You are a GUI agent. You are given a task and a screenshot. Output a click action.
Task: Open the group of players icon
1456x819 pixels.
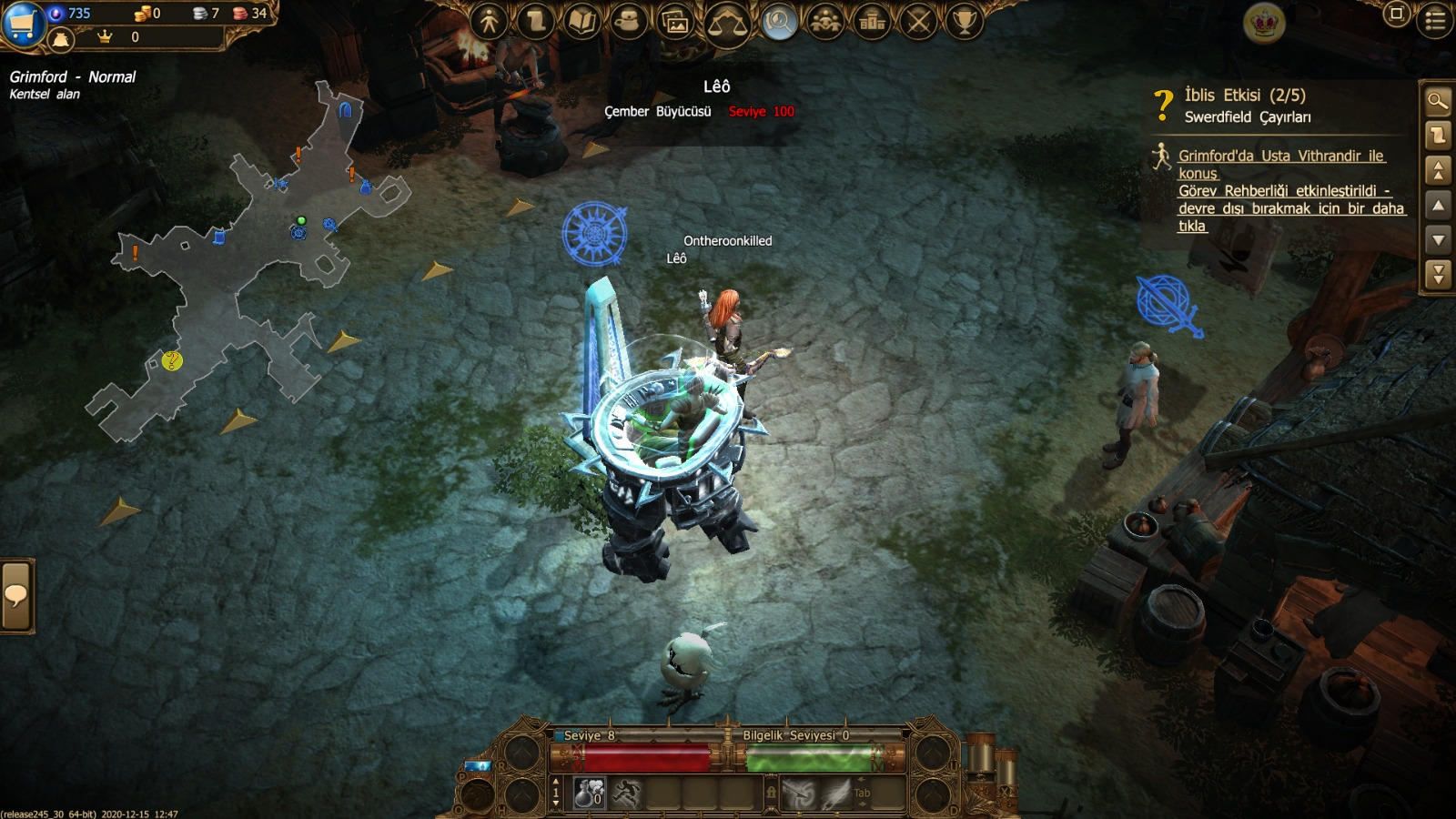click(825, 21)
